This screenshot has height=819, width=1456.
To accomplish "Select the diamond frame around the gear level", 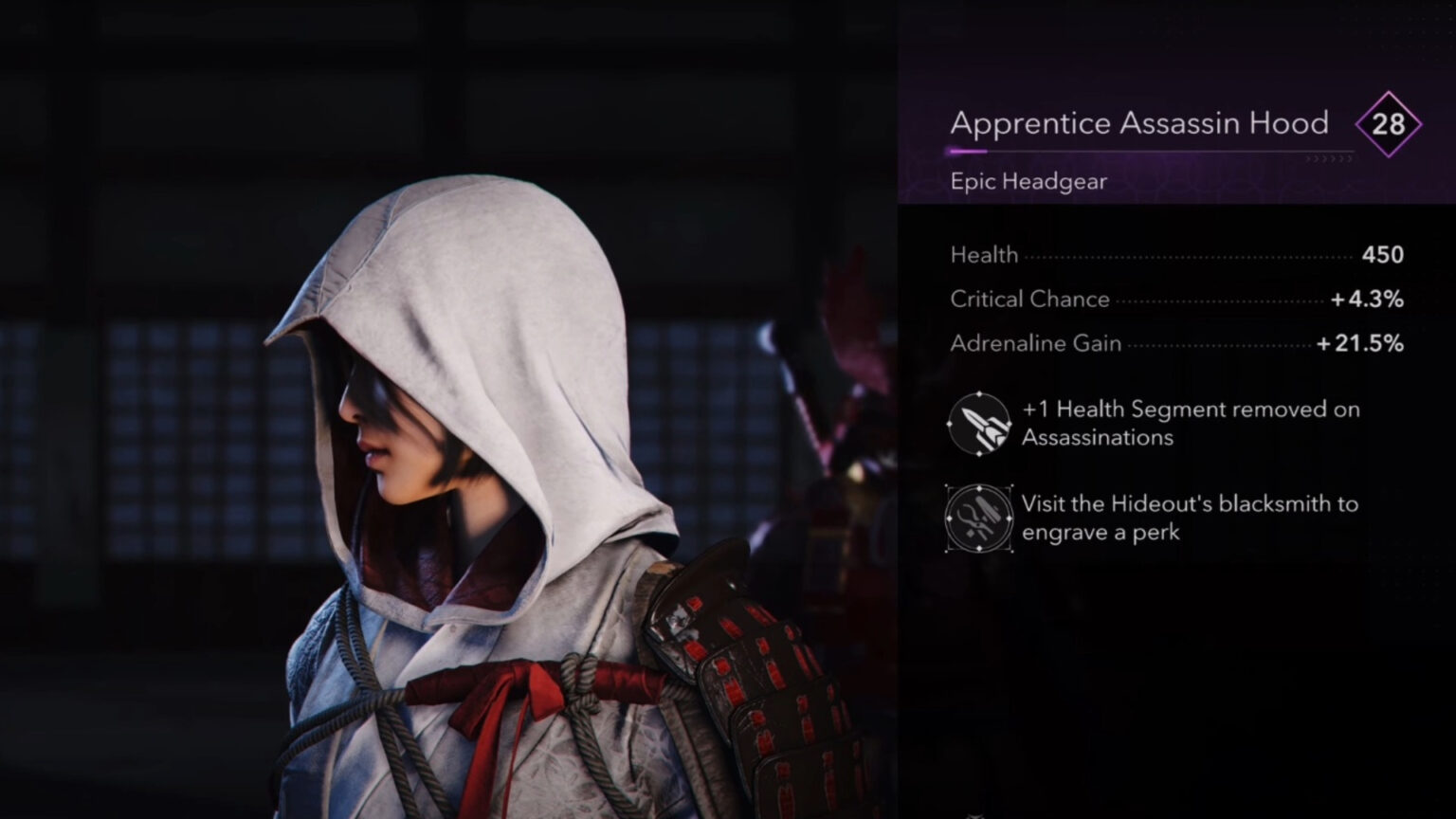I will coord(1390,123).
